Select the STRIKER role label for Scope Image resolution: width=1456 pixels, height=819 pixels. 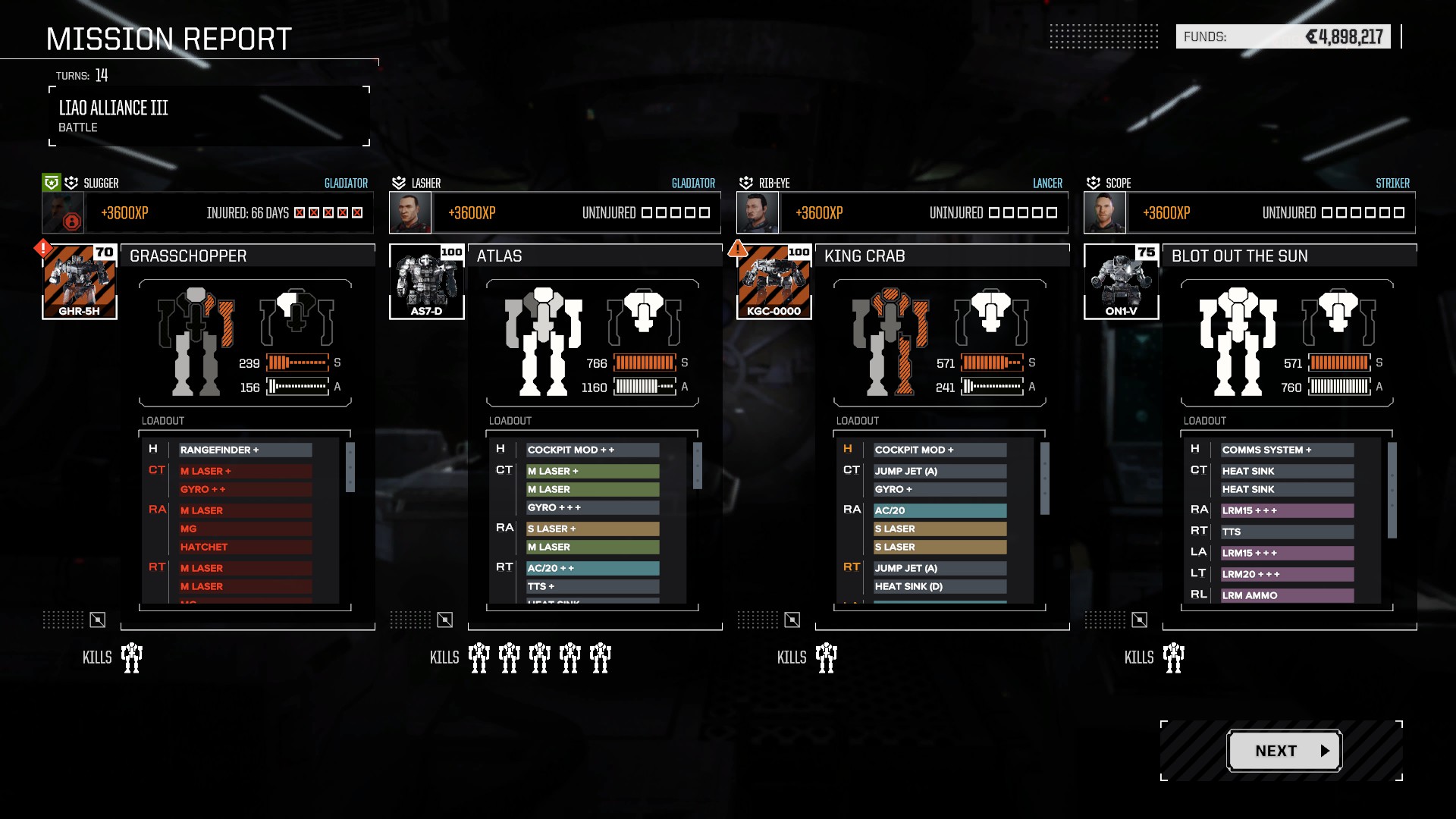pyautogui.click(x=1393, y=183)
